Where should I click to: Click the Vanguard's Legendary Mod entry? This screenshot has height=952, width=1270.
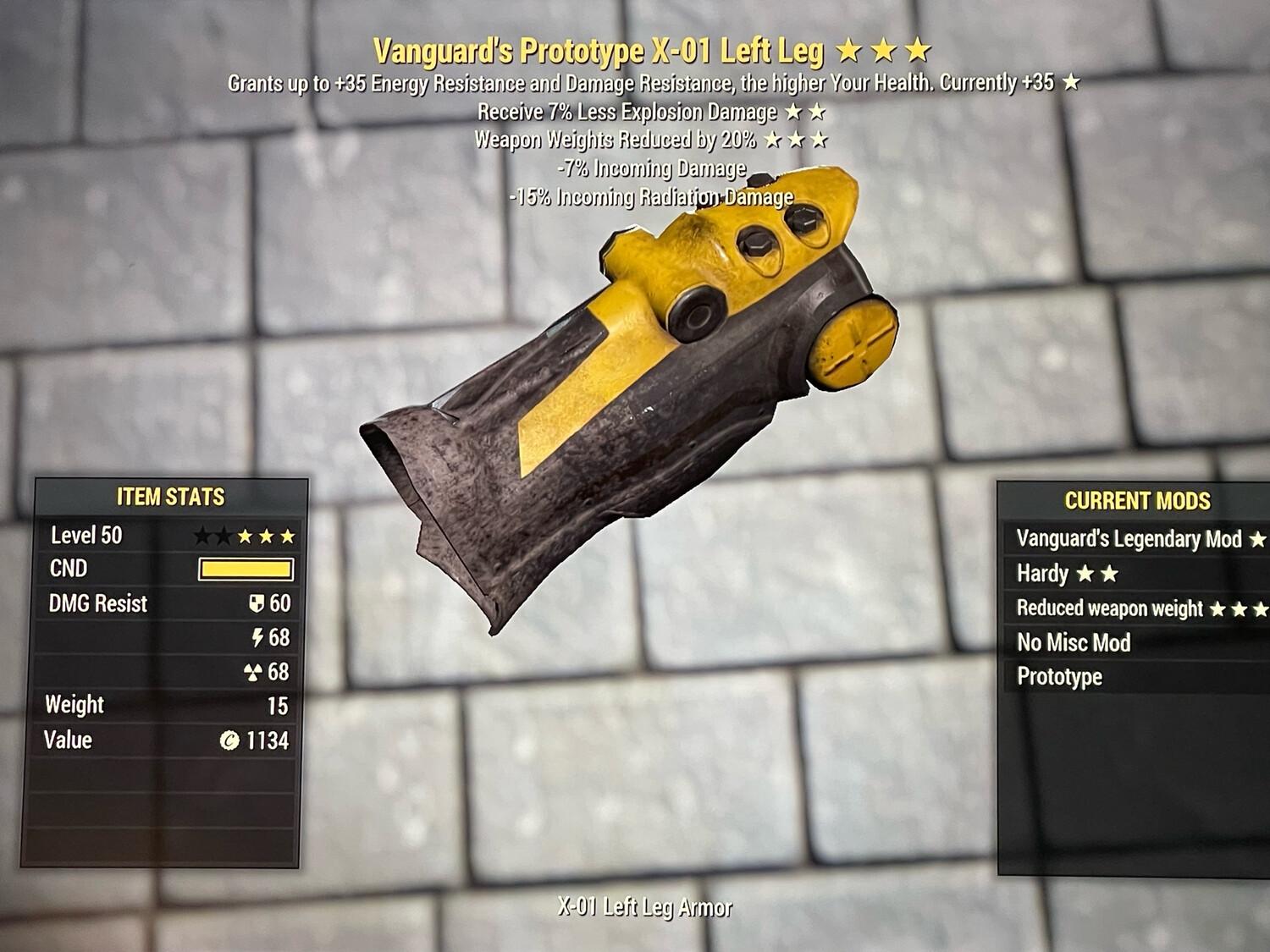coord(1122,539)
